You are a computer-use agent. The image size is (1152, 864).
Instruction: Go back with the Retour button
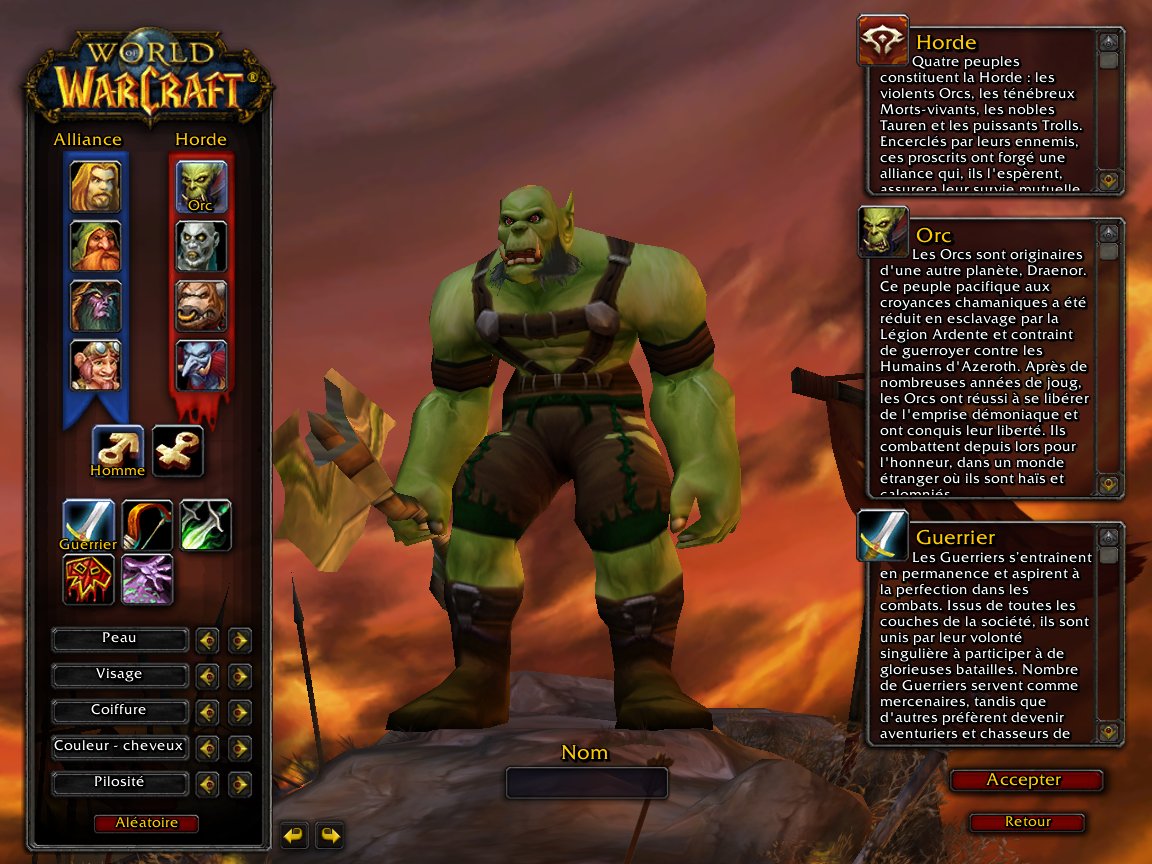(x=1027, y=822)
